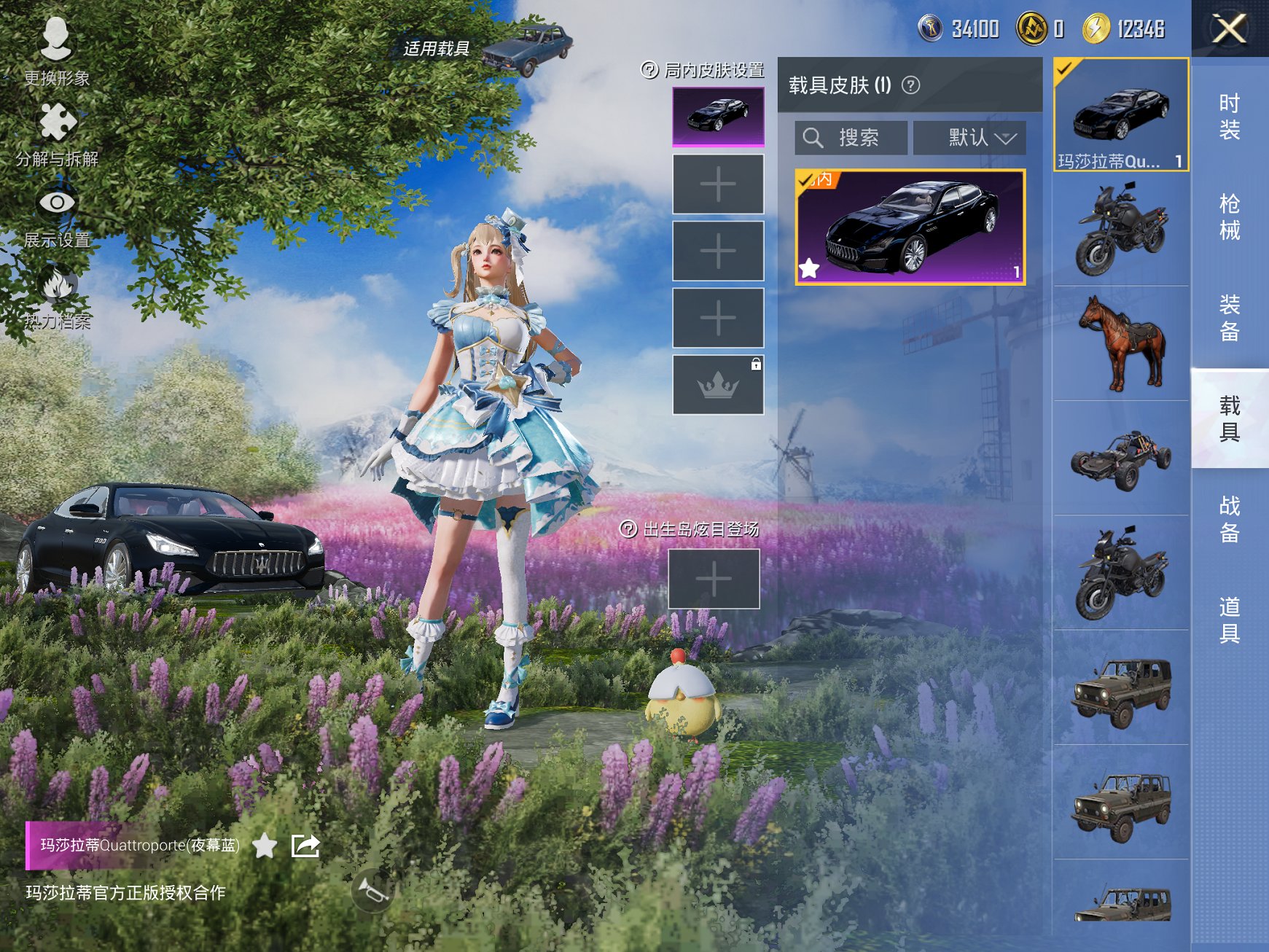Switch to the 枪械 firearms tab
The height and width of the screenshot is (952, 1269).
pos(1229,217)
